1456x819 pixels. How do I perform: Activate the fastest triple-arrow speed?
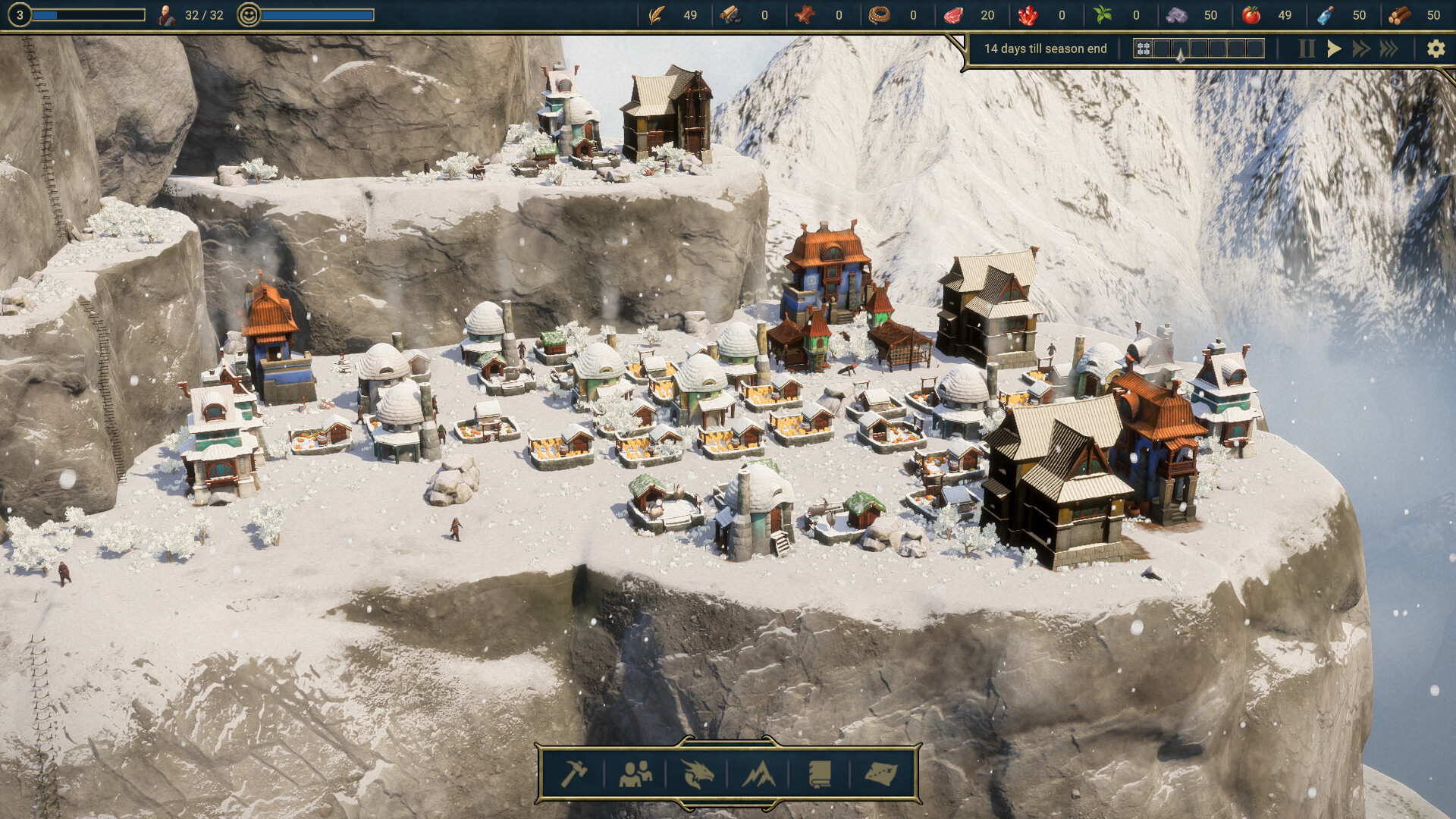coord(1389,48)
